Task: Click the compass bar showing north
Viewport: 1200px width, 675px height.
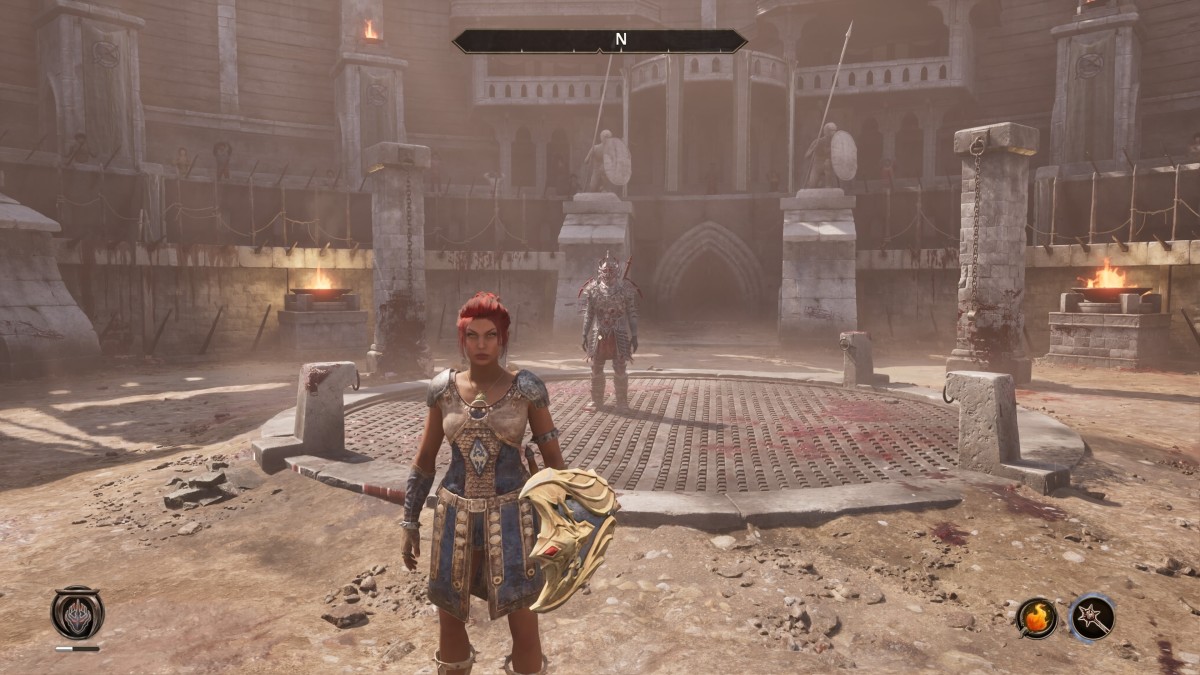Action: point(600,41)
